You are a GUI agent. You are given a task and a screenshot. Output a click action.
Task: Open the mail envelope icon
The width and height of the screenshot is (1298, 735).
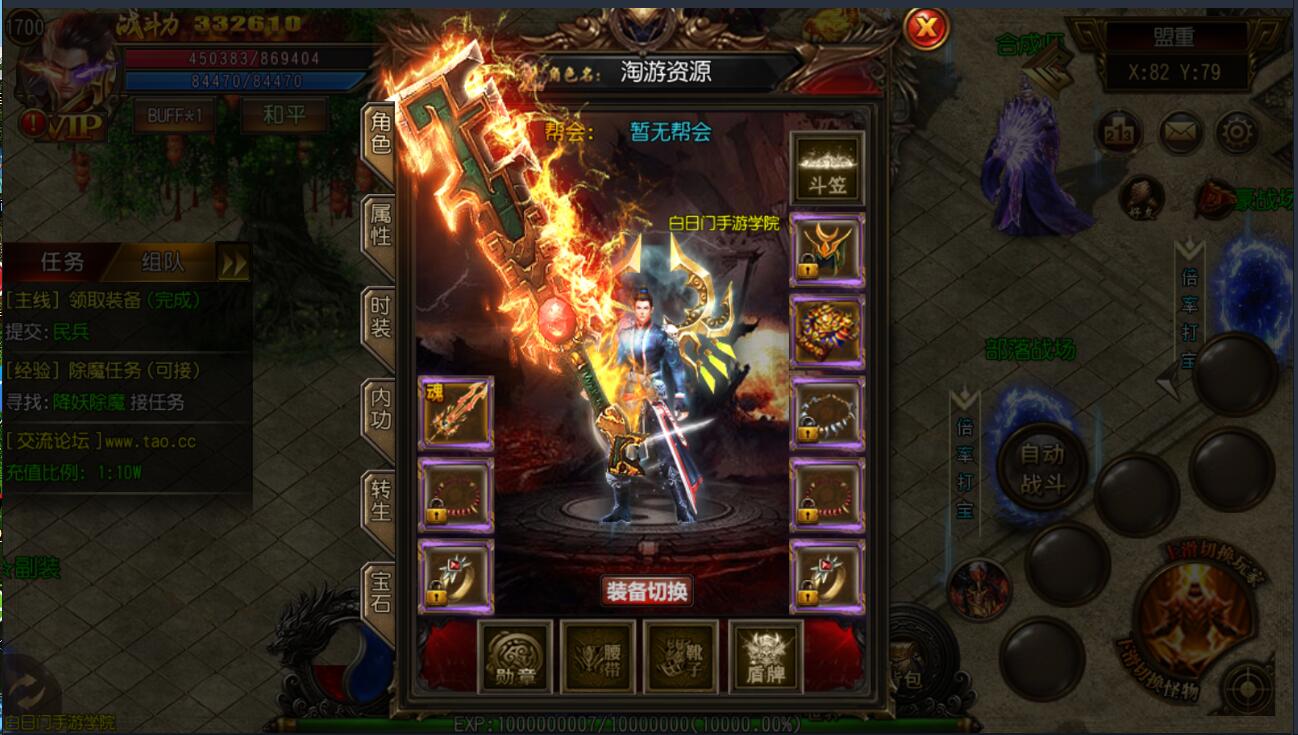coord(1181,132)
